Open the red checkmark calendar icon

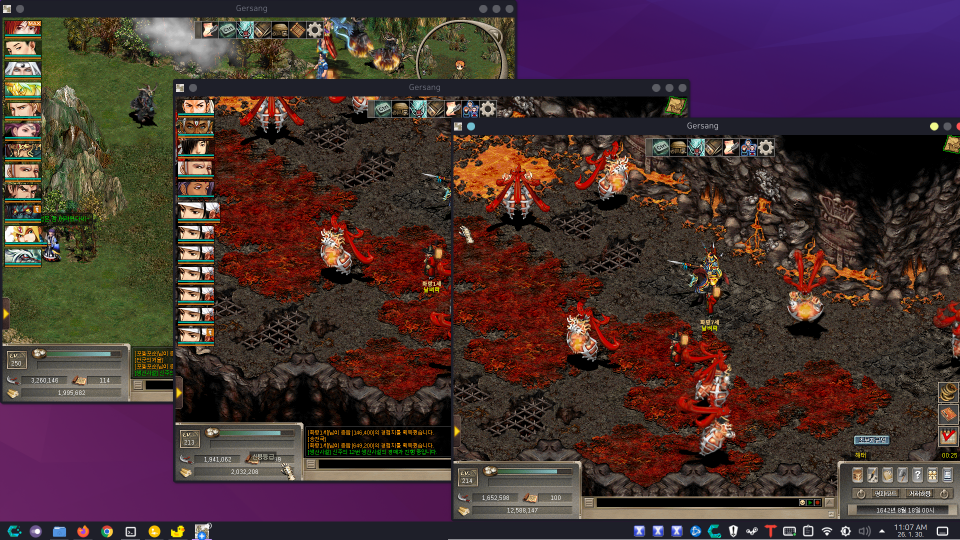coord(948,436)
